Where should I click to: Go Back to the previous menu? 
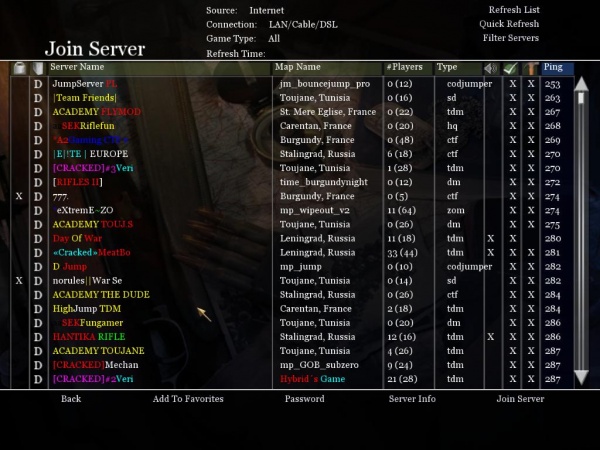(70, 399)
